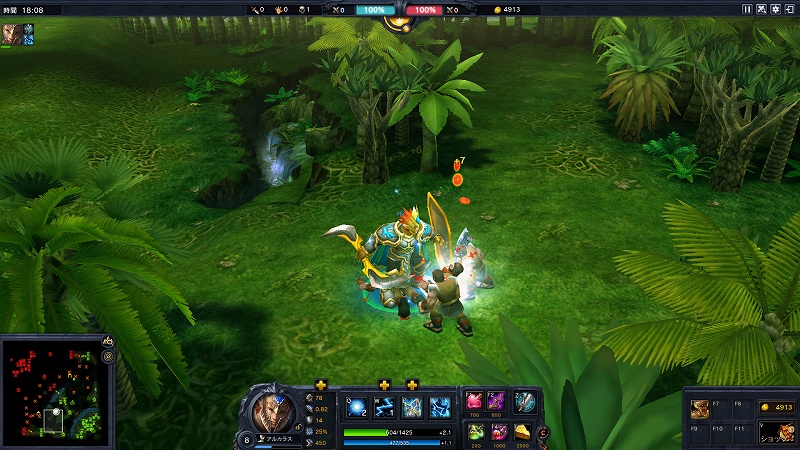
Task: Level up the first ability with plus button
Action: 321,385
